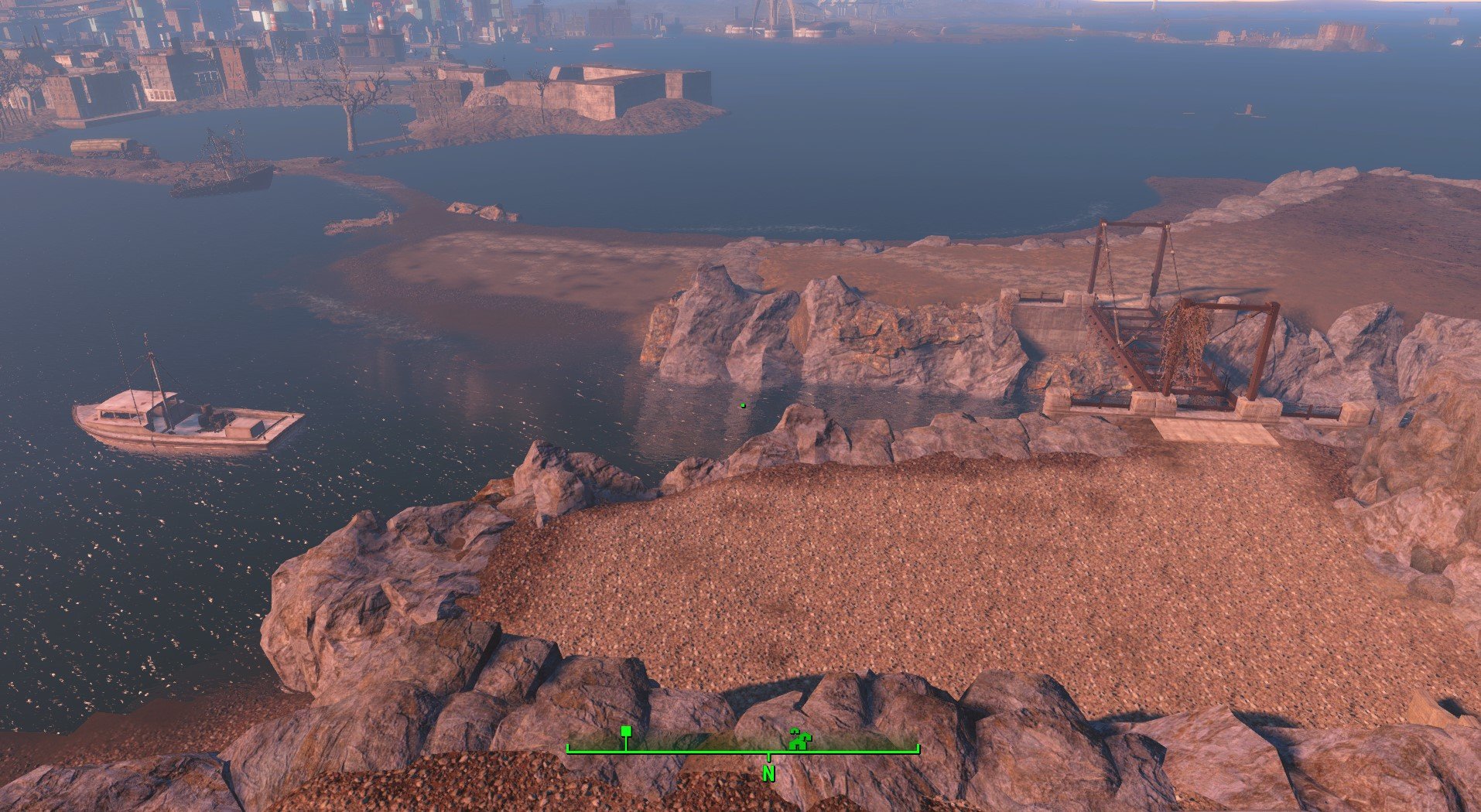
Task: Click the North indicator on the compass
Action: (768, 773)
